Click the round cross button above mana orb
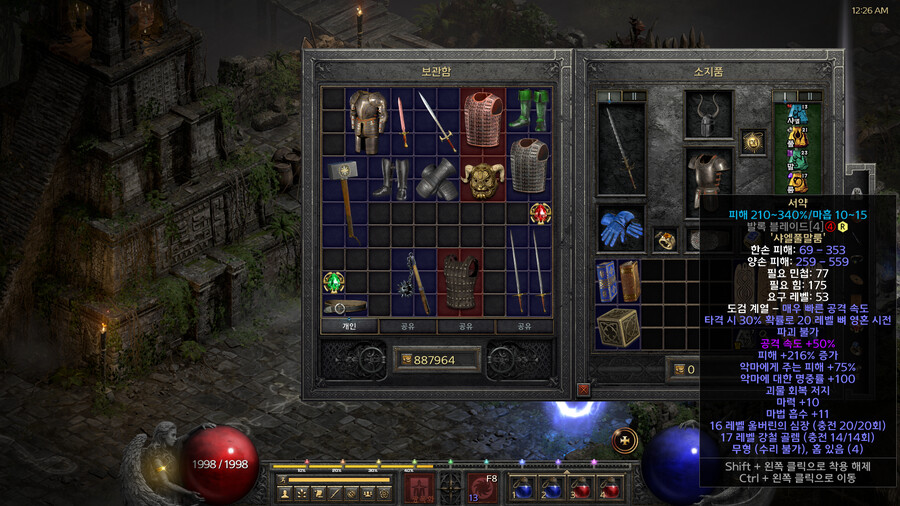Screen dimensions: 900x506 coord(624,439)
